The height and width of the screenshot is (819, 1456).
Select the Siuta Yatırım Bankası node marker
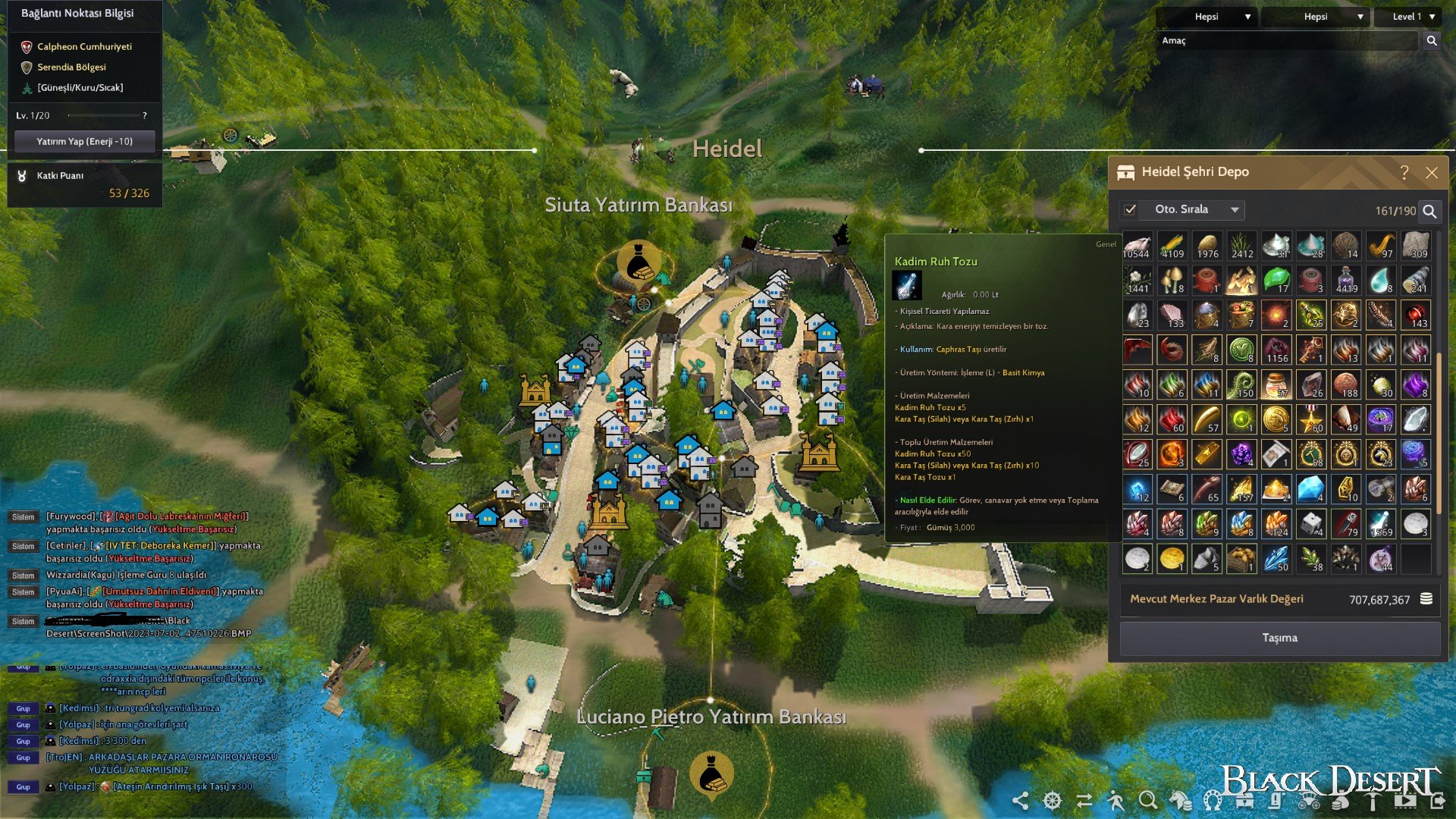638,263
